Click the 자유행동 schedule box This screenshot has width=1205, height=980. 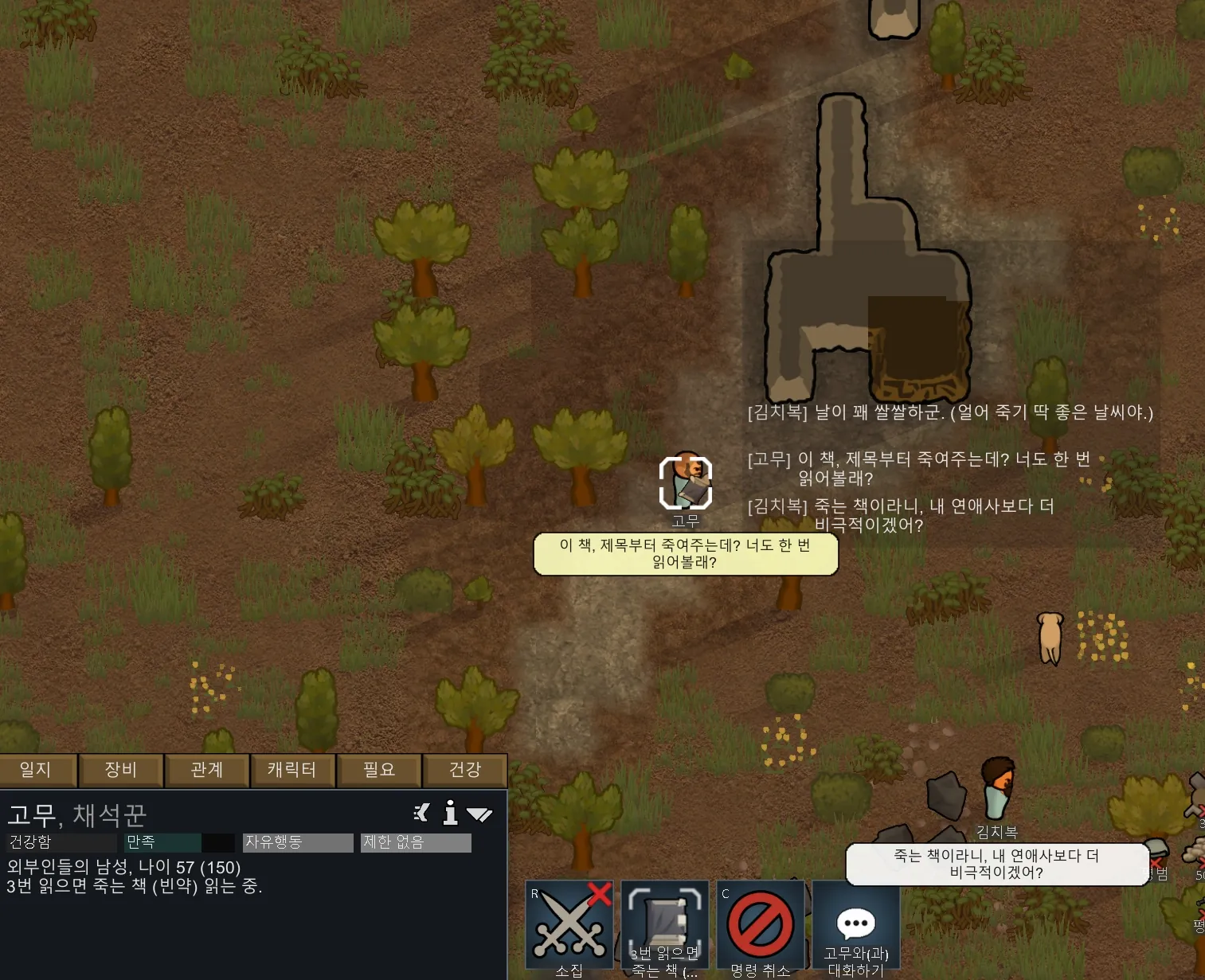click(298, 842)
